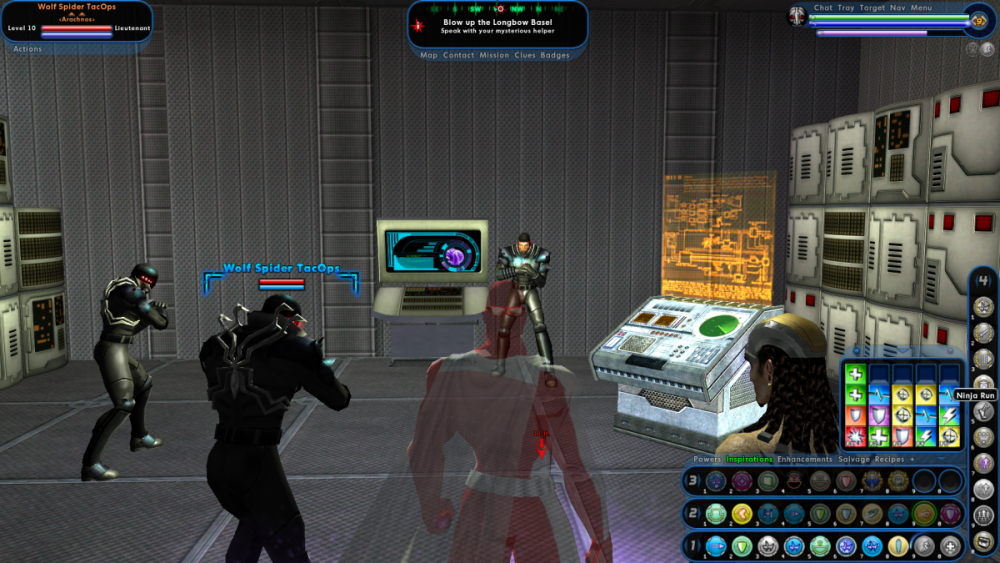The image size is (1000, 563).
Task: Open the Salvage tab
Action: 853,459
